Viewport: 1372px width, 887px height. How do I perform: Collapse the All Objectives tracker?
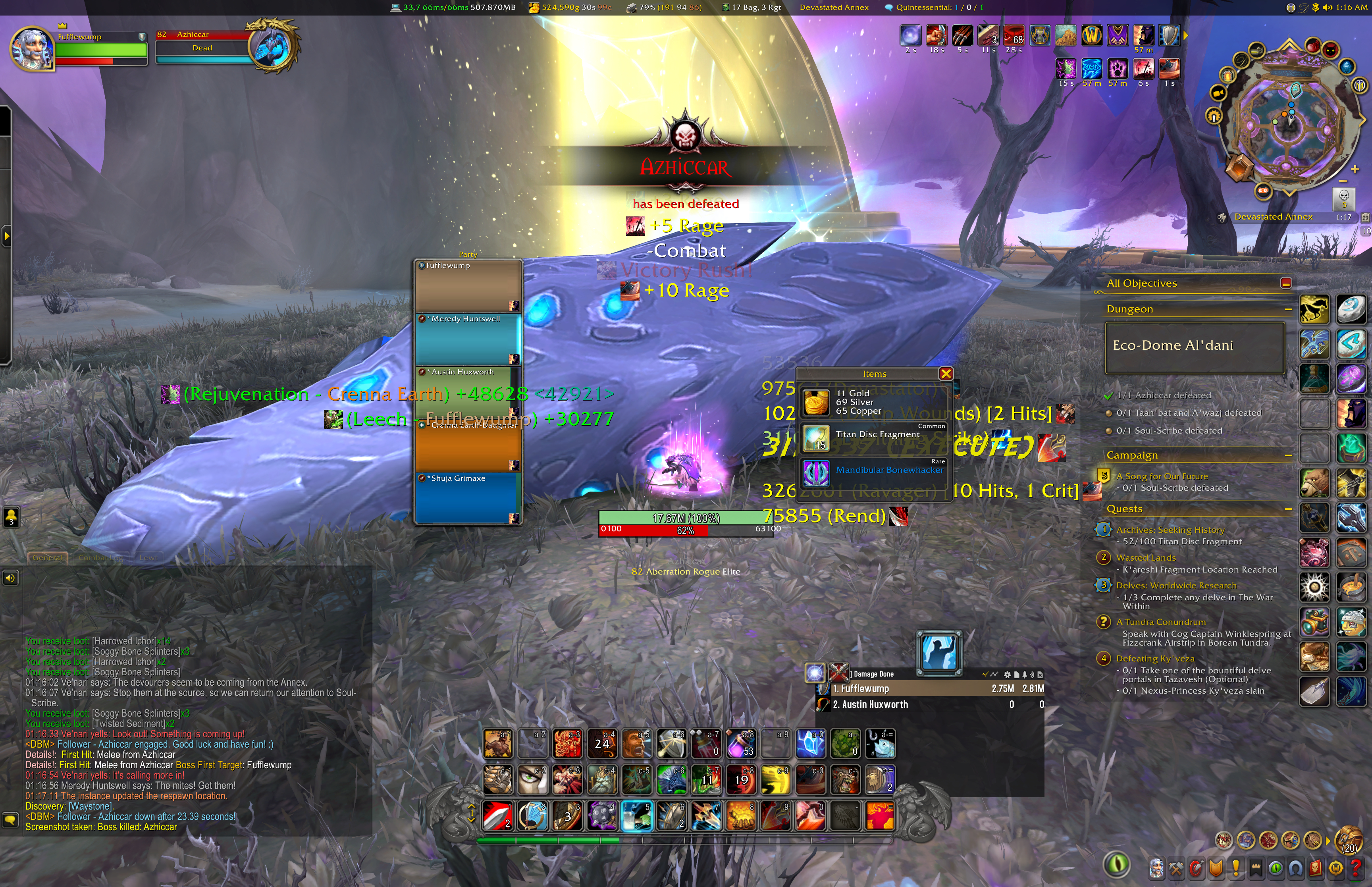1285,283
